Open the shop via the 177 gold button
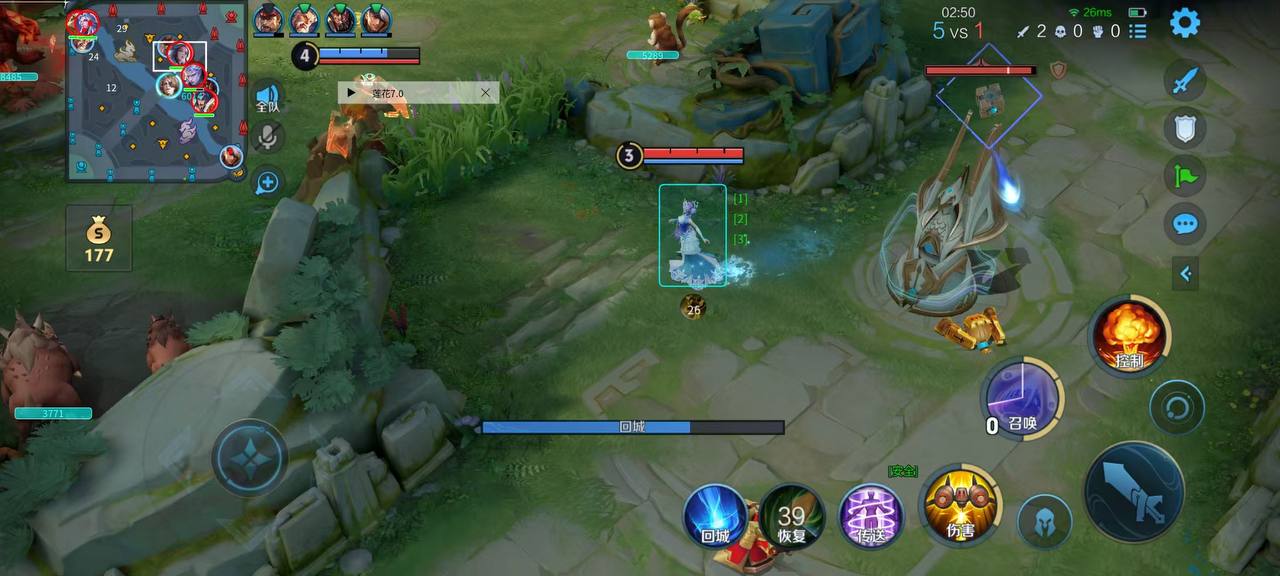The image size is (1280, 576). tap(99, 239)
